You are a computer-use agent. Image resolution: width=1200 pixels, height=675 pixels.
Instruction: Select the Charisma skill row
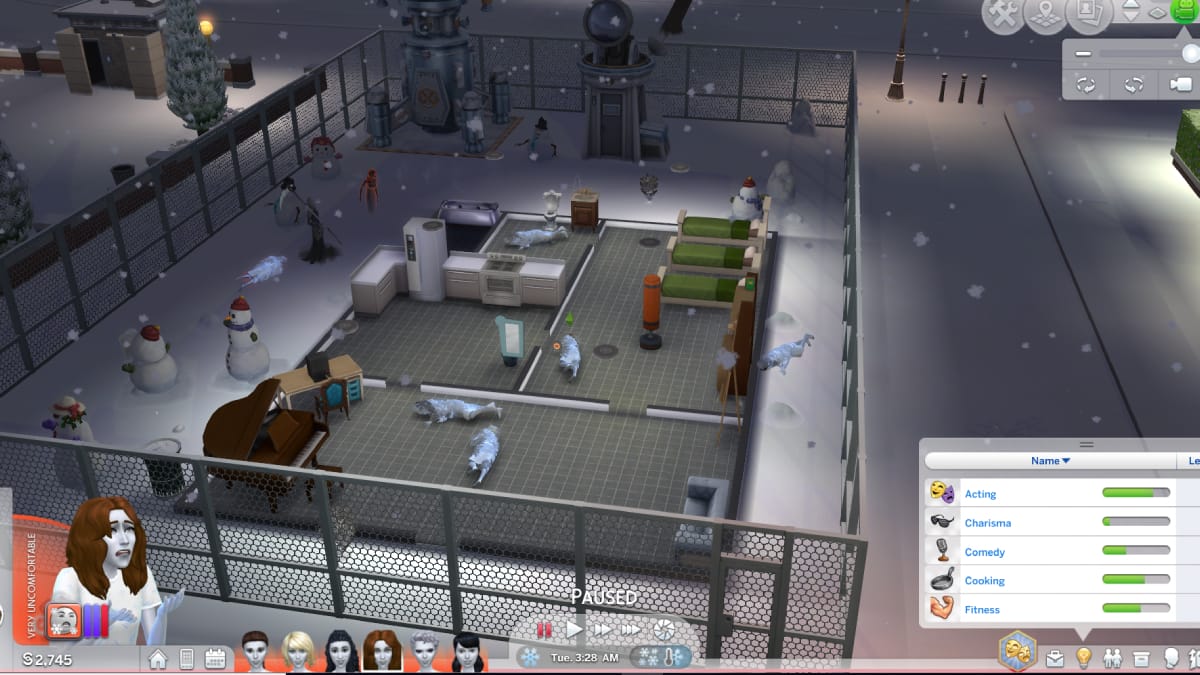(x=1048, y=522)
